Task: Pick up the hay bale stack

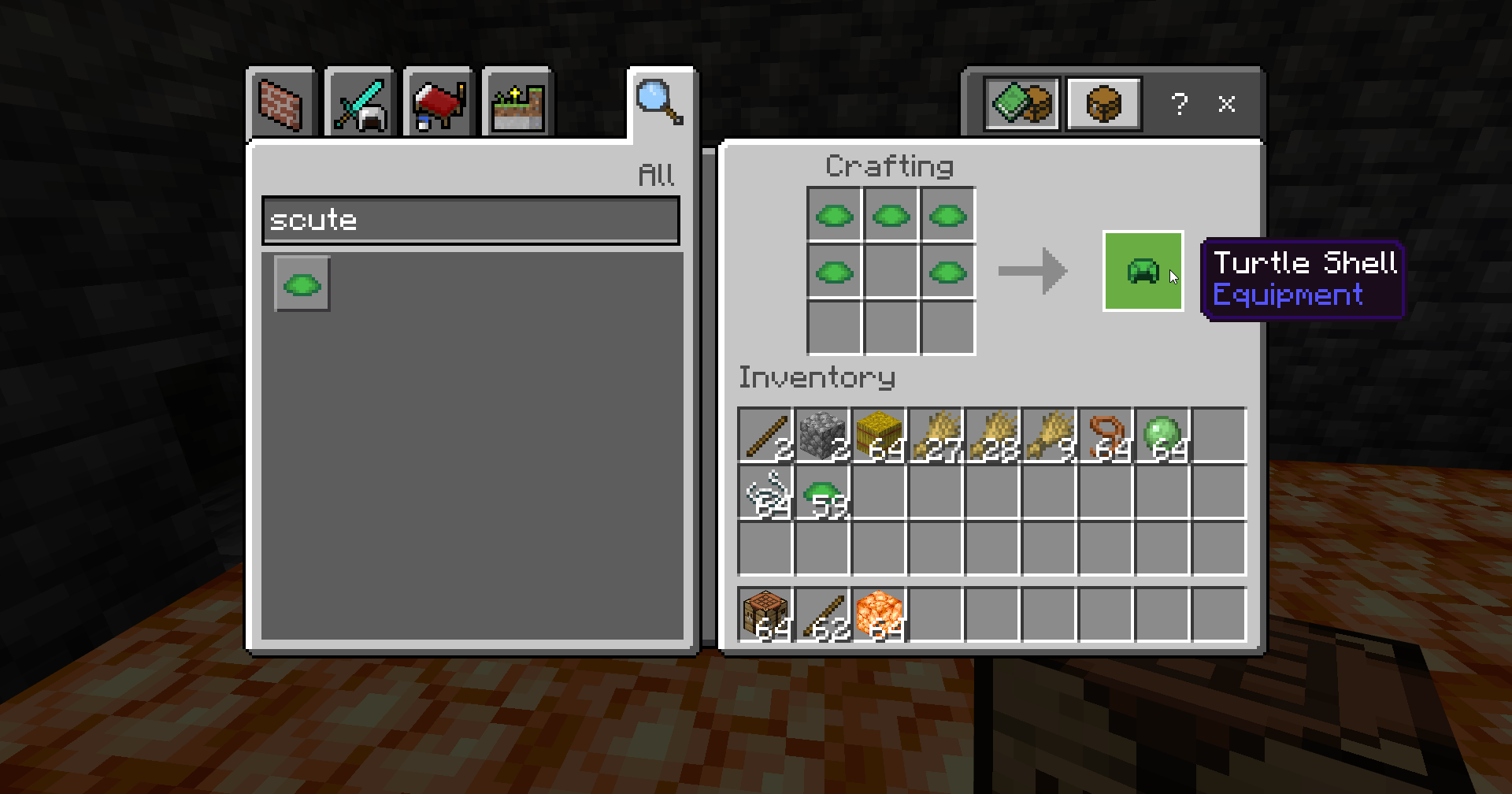Action: (x=879, y=435)
